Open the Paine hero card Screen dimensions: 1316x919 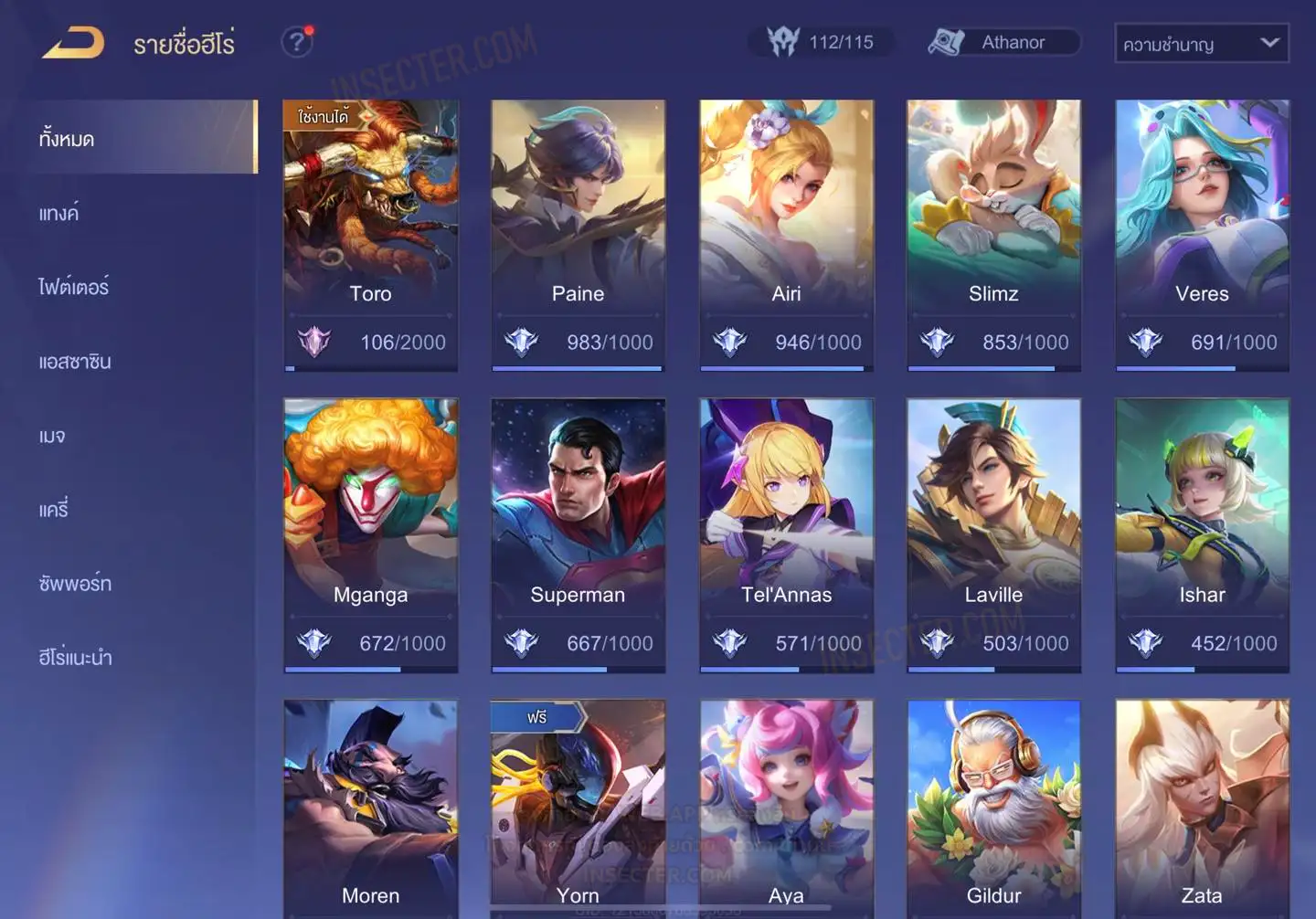tap(578, 234)
